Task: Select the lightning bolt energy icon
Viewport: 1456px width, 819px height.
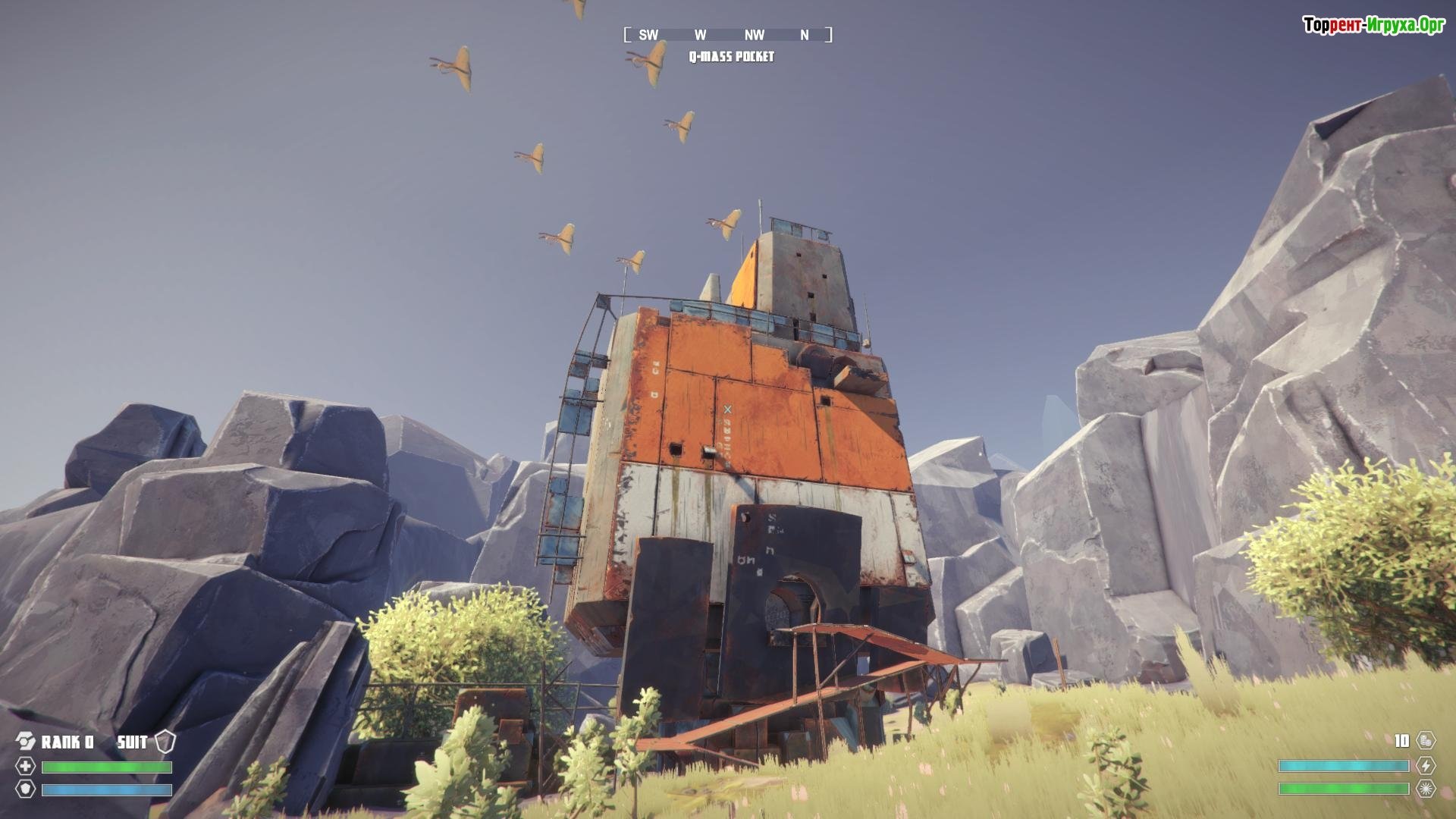Action: pyautogui.click(x=1426, y=765)
